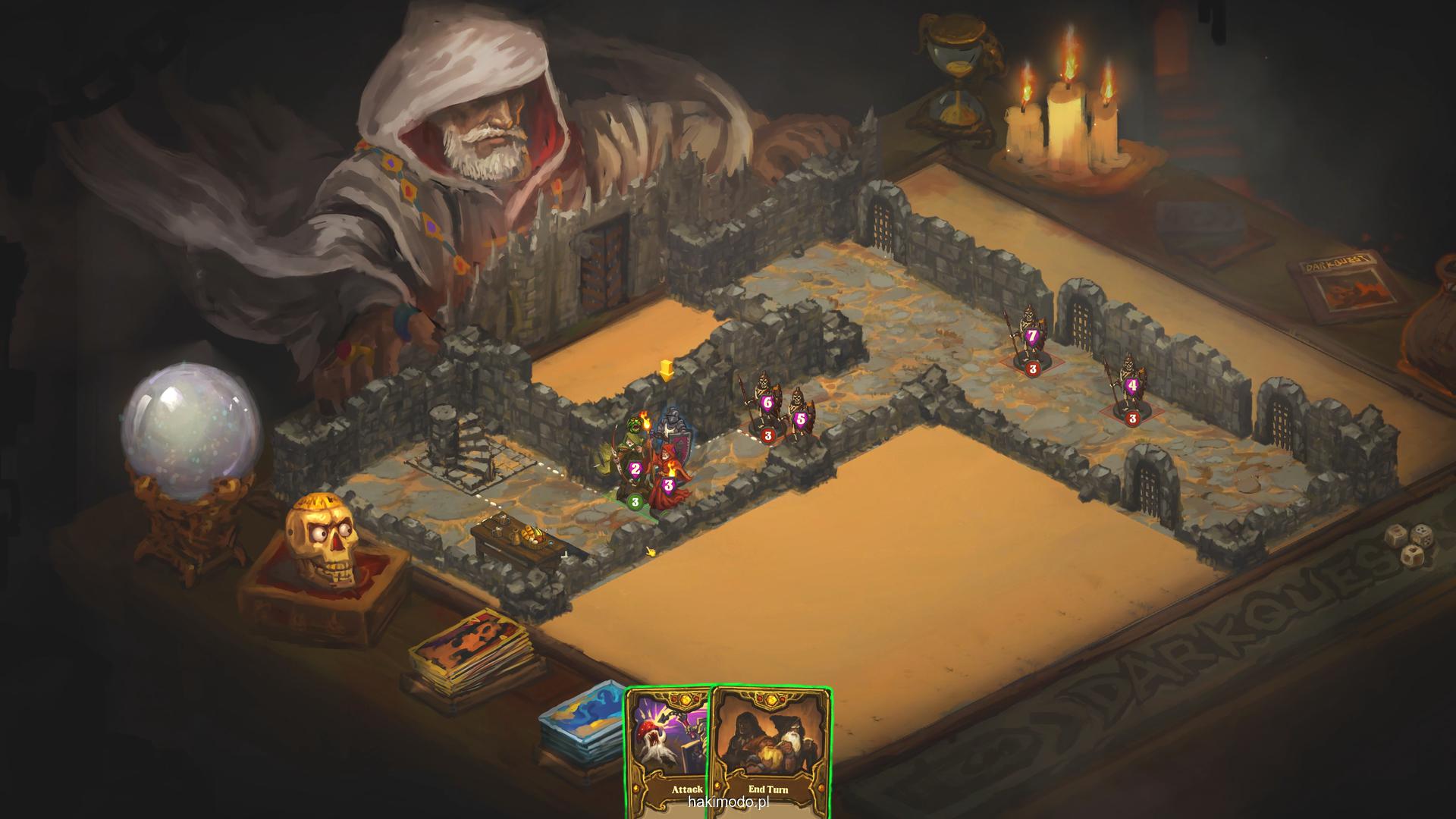Screen dimensions: 1456x819
Task: Choose the End Turn card
Action: point(770,751)
